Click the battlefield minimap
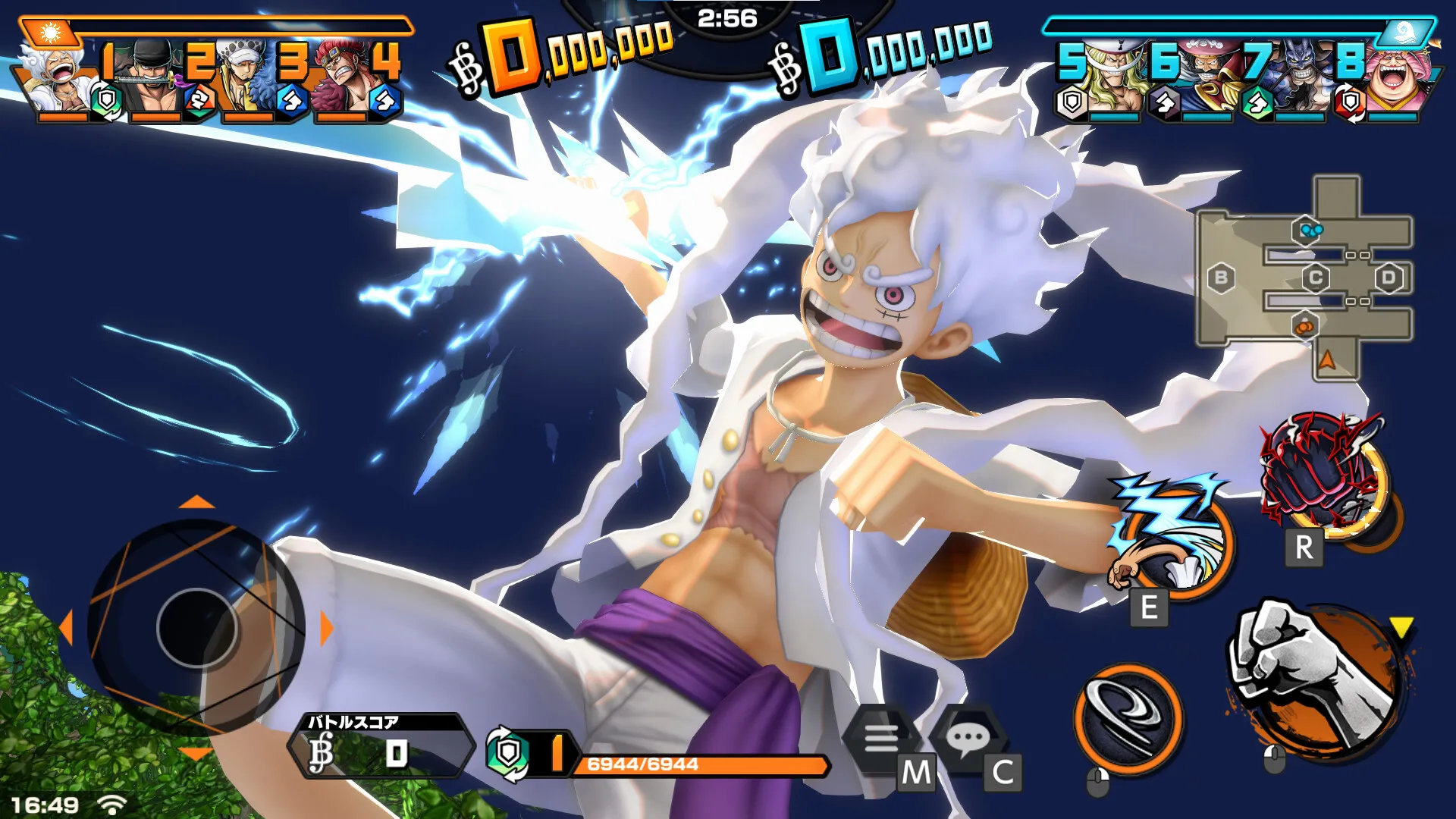Screen dimensions: 1456x819 [x=1306, y=278]
